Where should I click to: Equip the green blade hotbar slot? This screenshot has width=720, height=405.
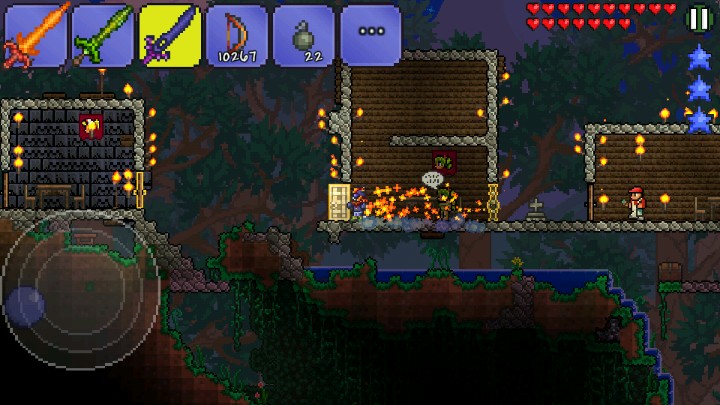[102, 35]
